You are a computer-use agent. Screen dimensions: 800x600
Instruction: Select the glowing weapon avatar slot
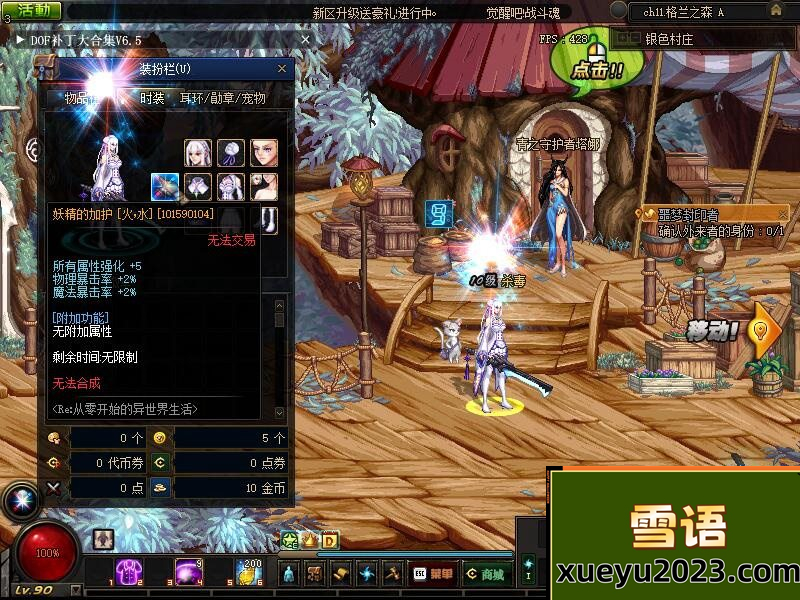click(x=165, y=186)
